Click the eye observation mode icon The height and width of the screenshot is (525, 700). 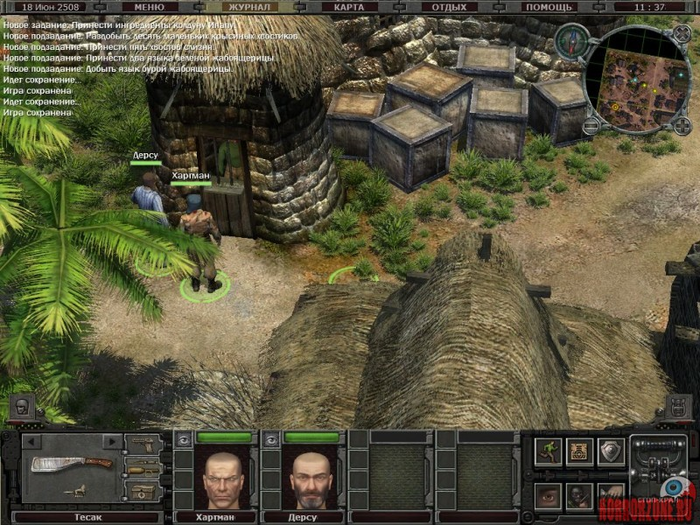pyautogui.click(x=549, y=494)
